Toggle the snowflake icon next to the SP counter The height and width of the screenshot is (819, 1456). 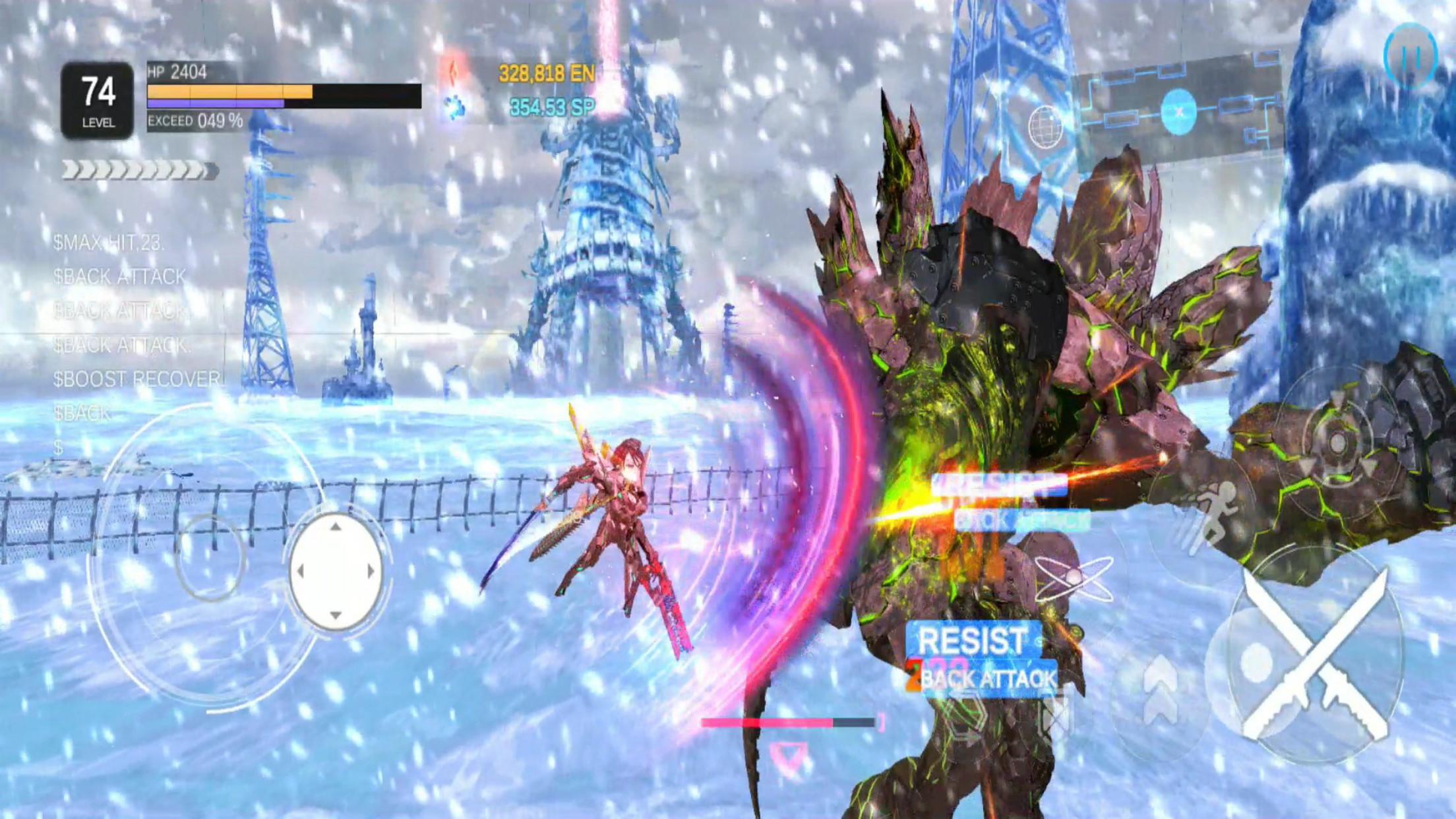point(454,106)
